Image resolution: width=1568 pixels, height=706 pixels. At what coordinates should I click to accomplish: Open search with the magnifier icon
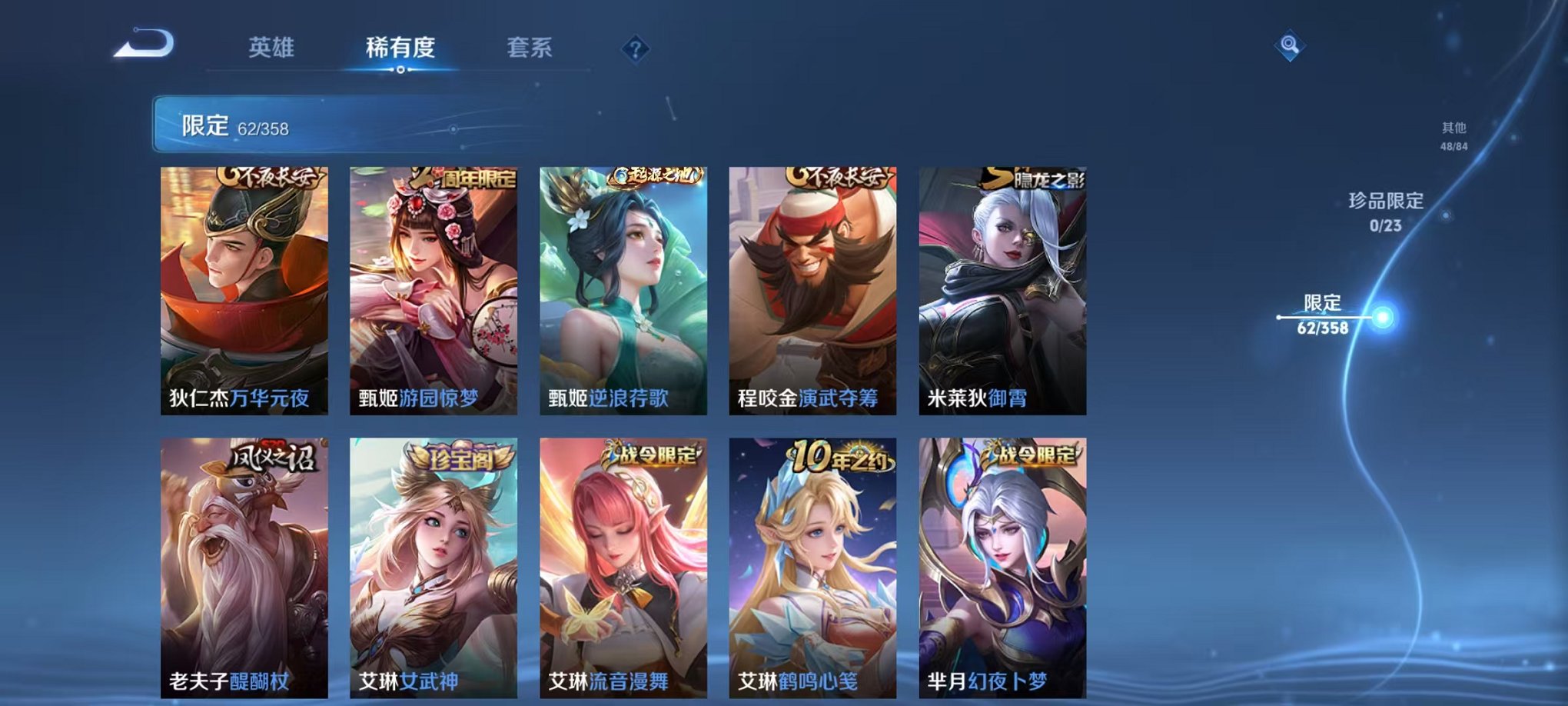(1288, 44)
